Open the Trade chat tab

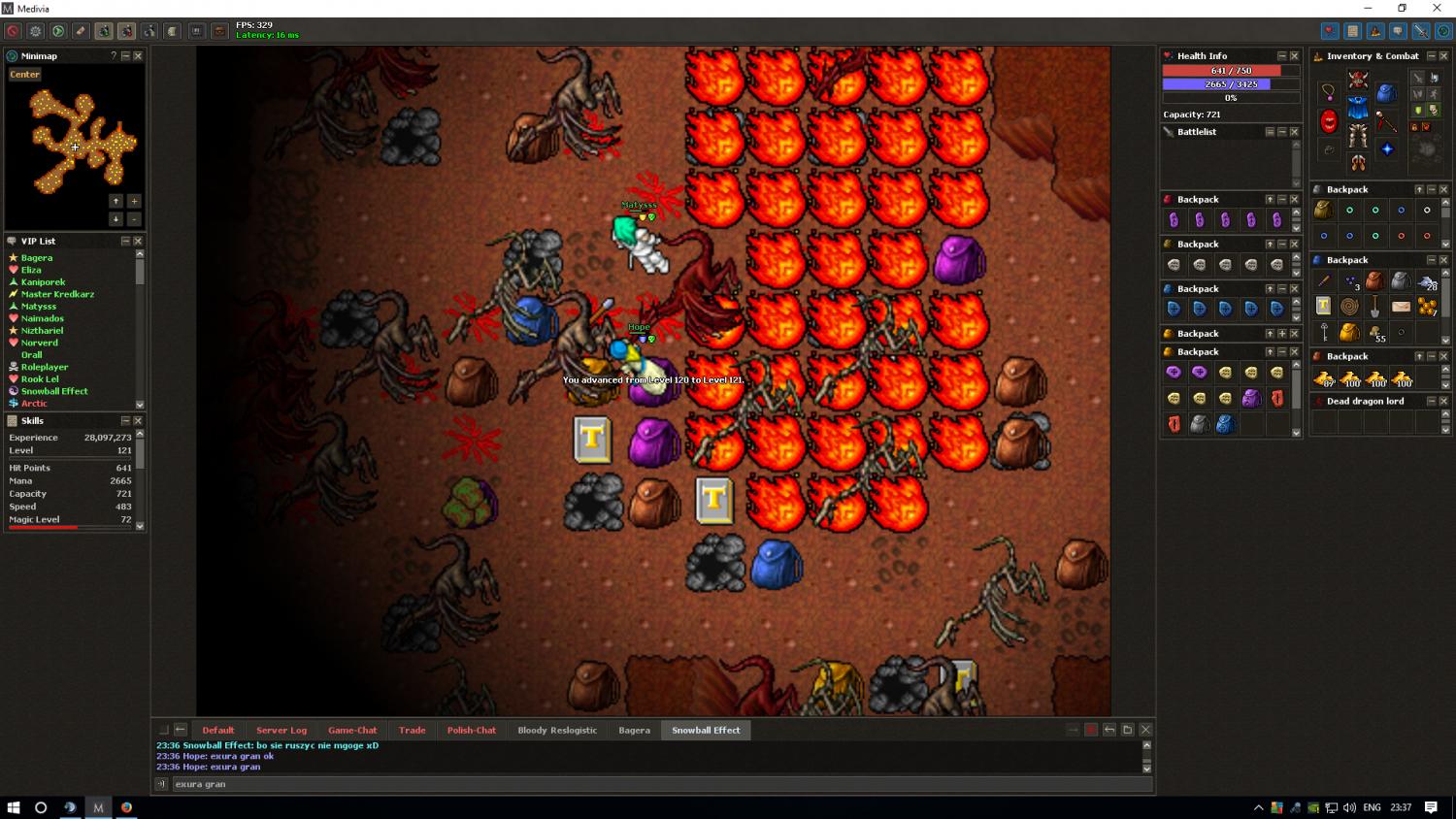coord(412,731)
